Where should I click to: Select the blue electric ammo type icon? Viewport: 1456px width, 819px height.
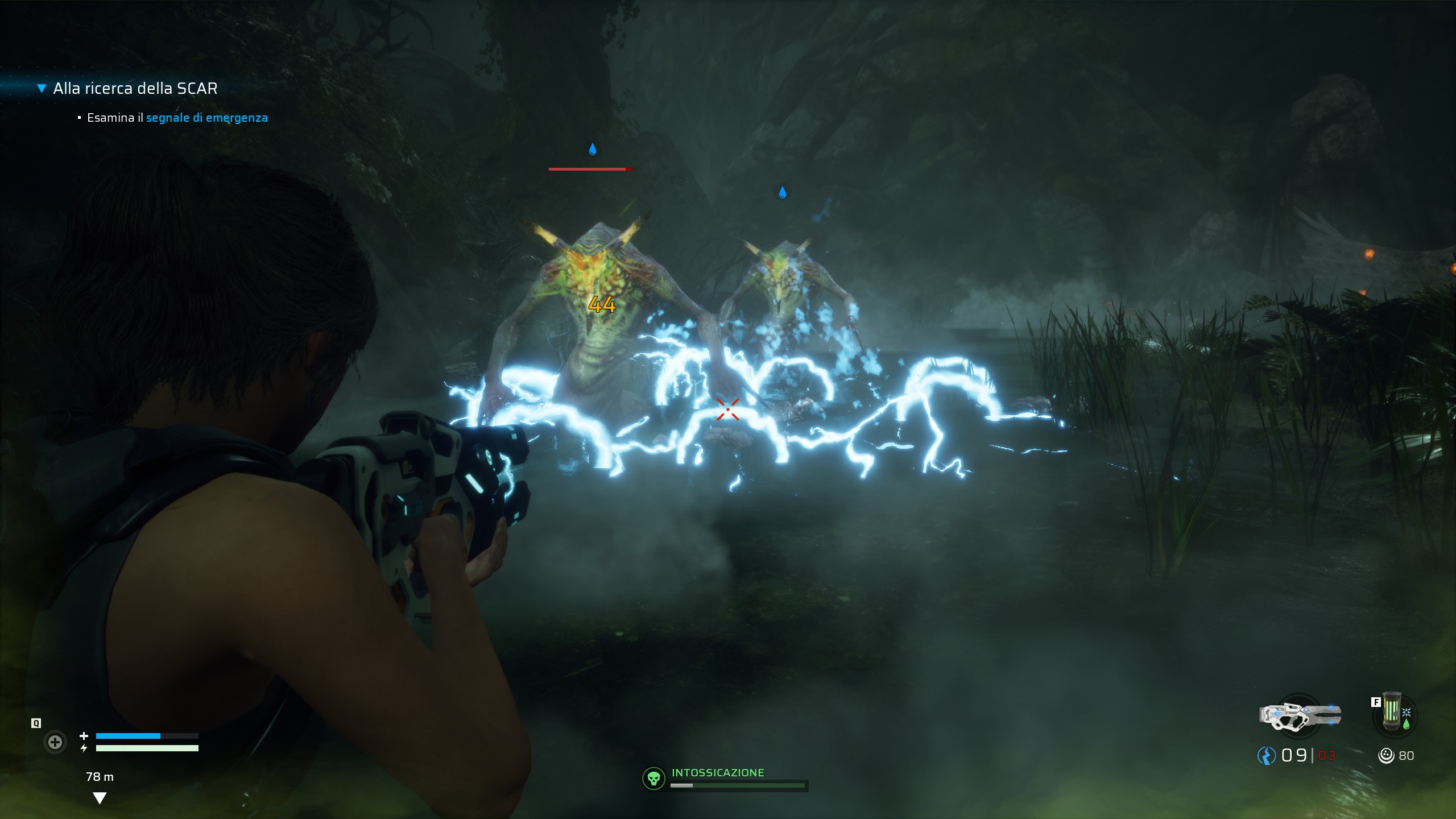pyautogui.click(x=1267, y=755)
